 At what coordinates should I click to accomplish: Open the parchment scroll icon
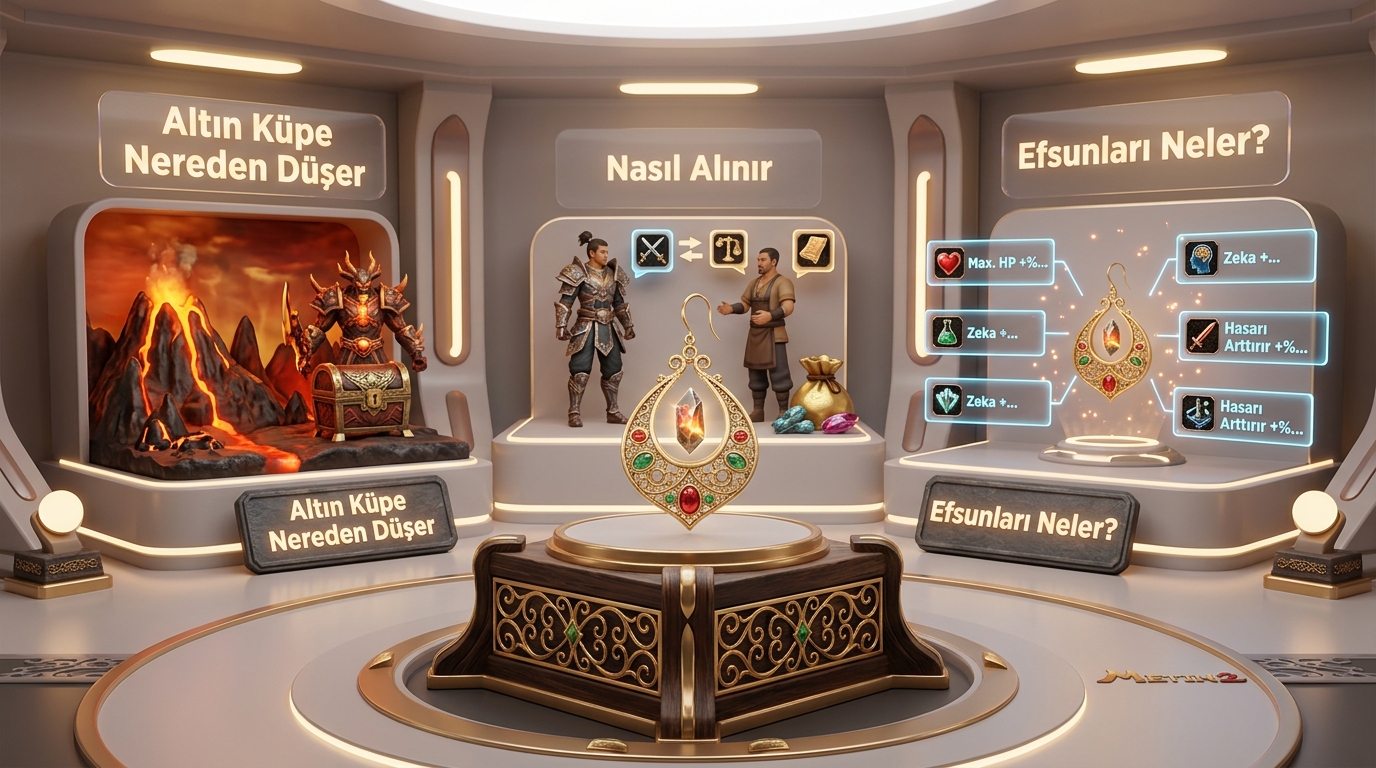click(x=813, y=250)
